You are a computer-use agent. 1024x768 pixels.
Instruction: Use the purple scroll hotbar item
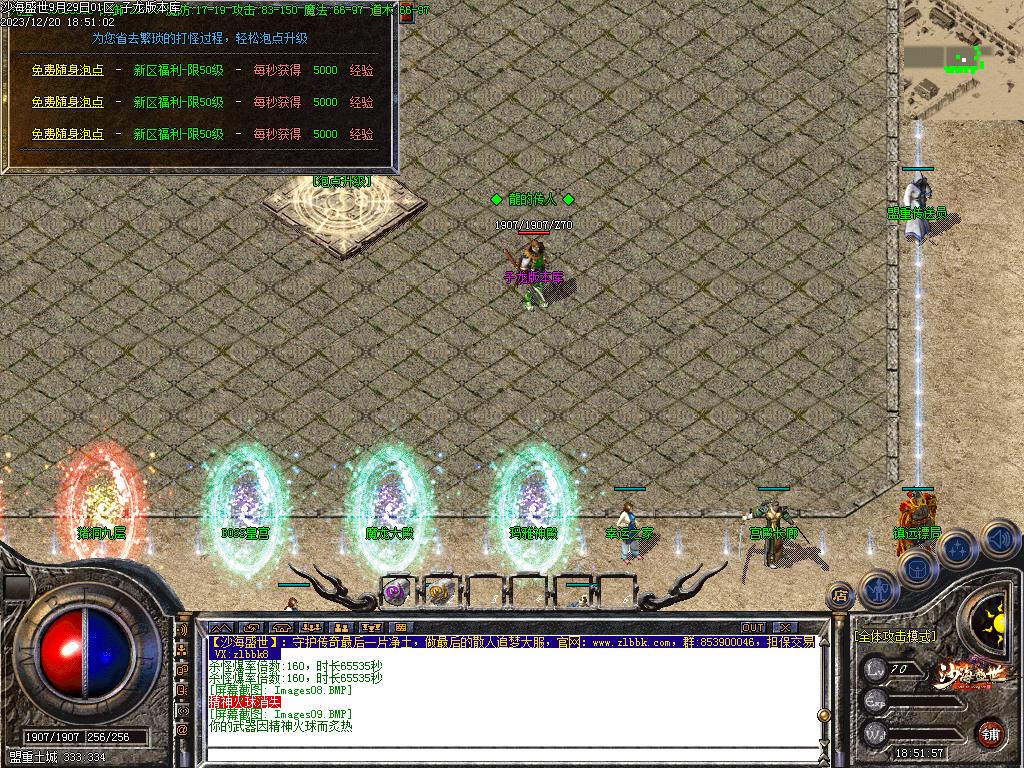coord(395,592)
